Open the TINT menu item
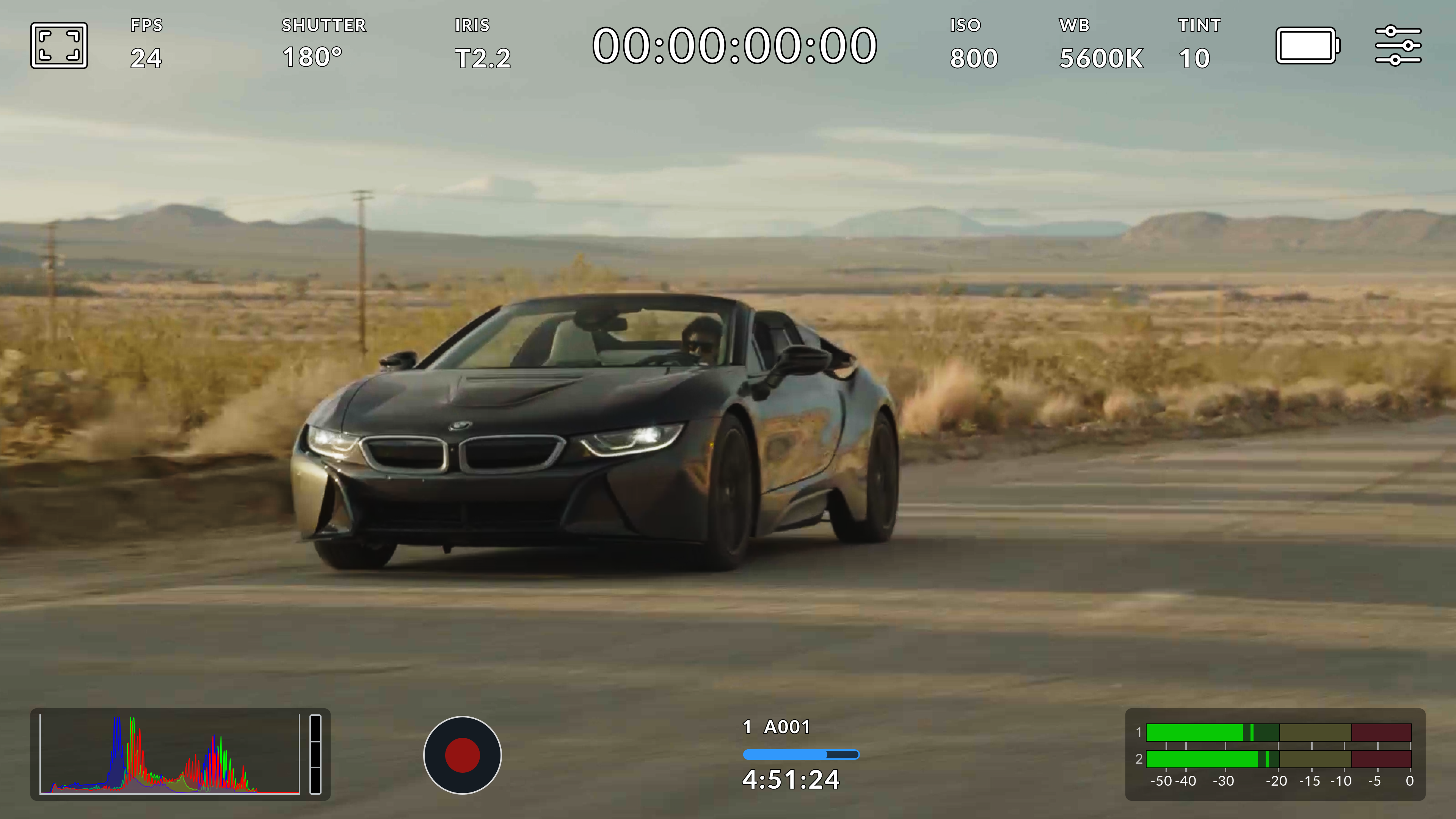 coord(1198,25)
